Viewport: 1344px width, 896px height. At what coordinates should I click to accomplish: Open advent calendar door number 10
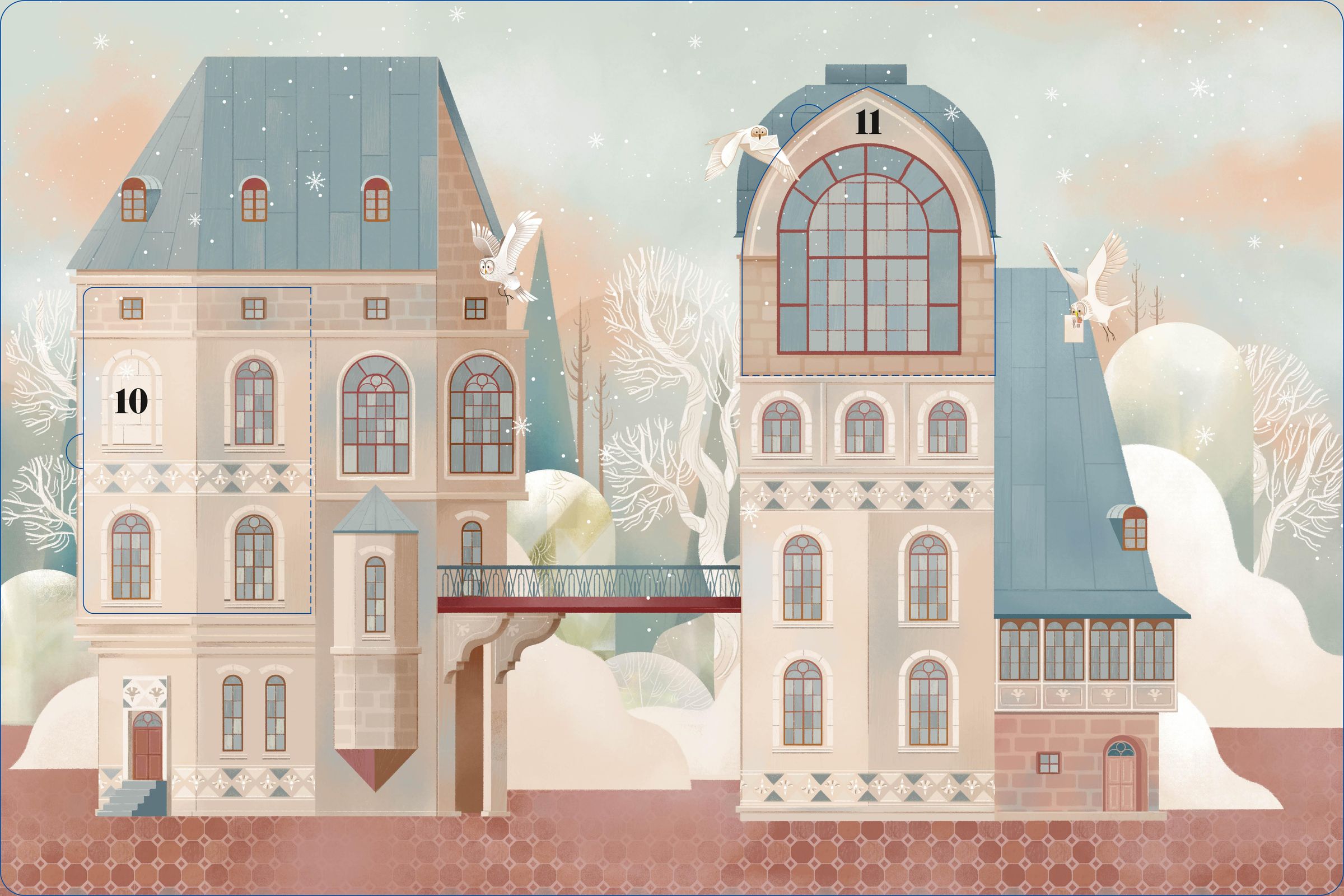point(197,450)
